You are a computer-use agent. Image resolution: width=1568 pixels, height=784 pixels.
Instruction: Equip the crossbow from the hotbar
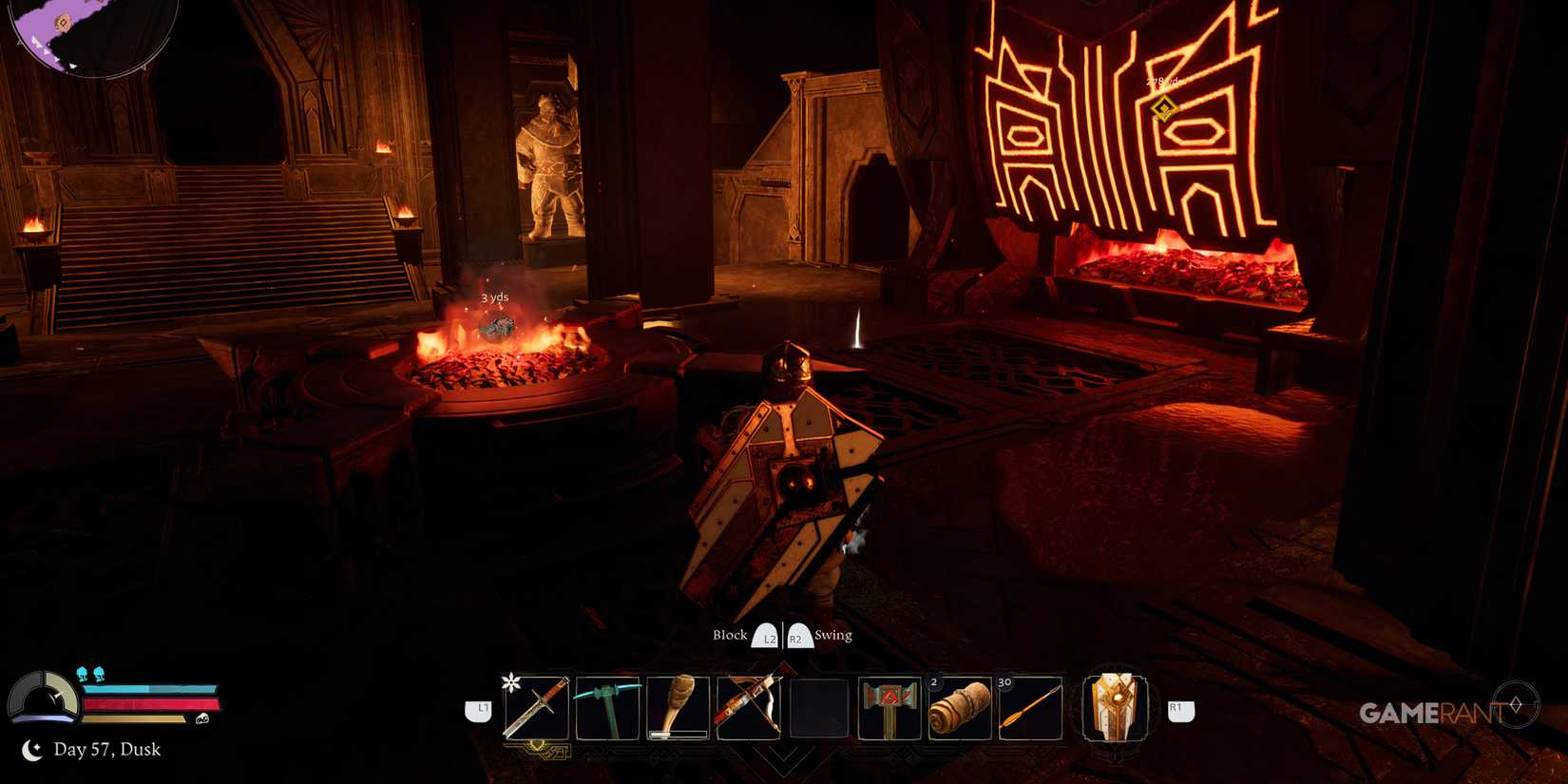pyautogui.click(x=750, y=708)
